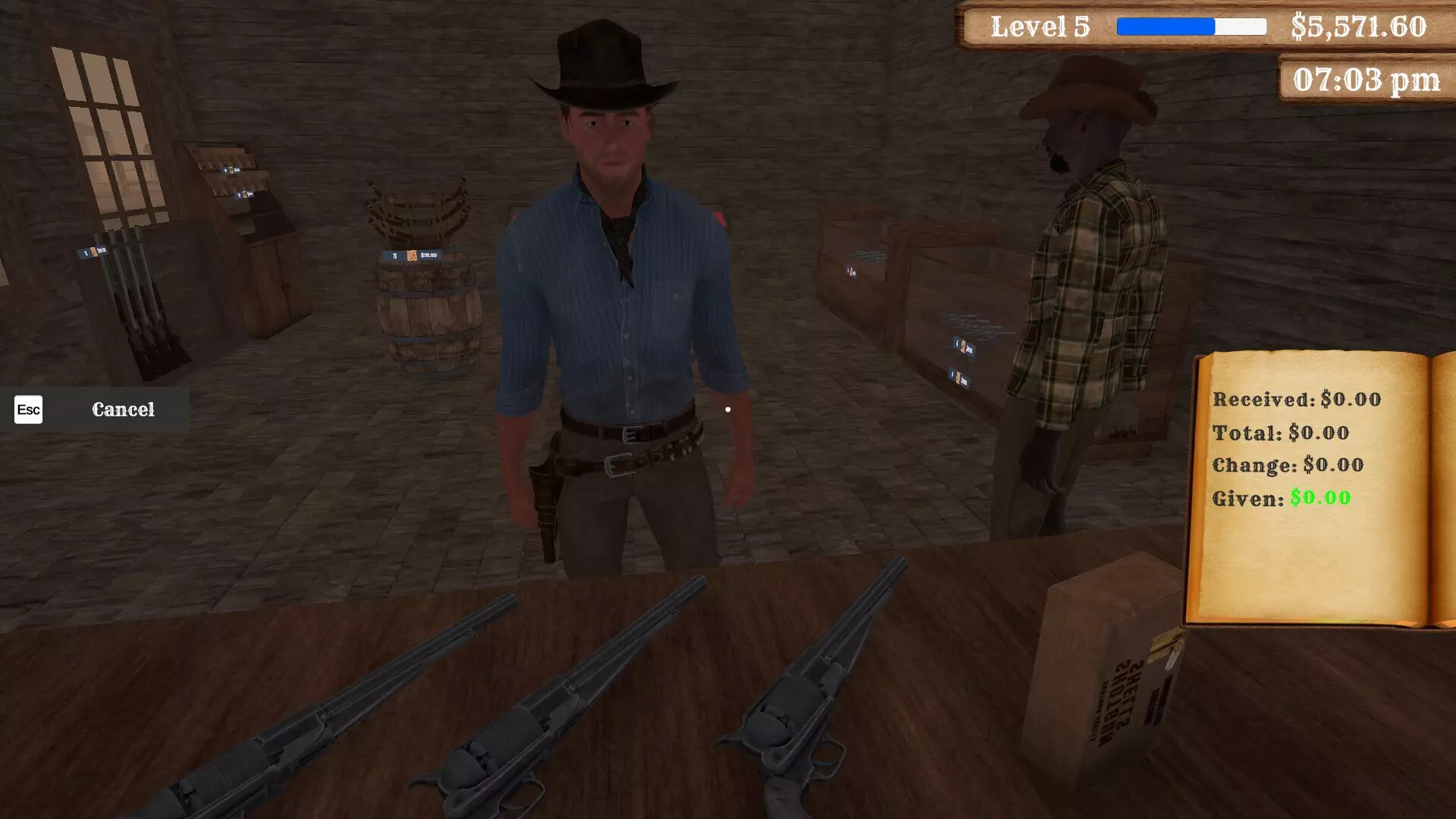
Task: Select the price tag inside the left display case
Action: pos(852,272)
